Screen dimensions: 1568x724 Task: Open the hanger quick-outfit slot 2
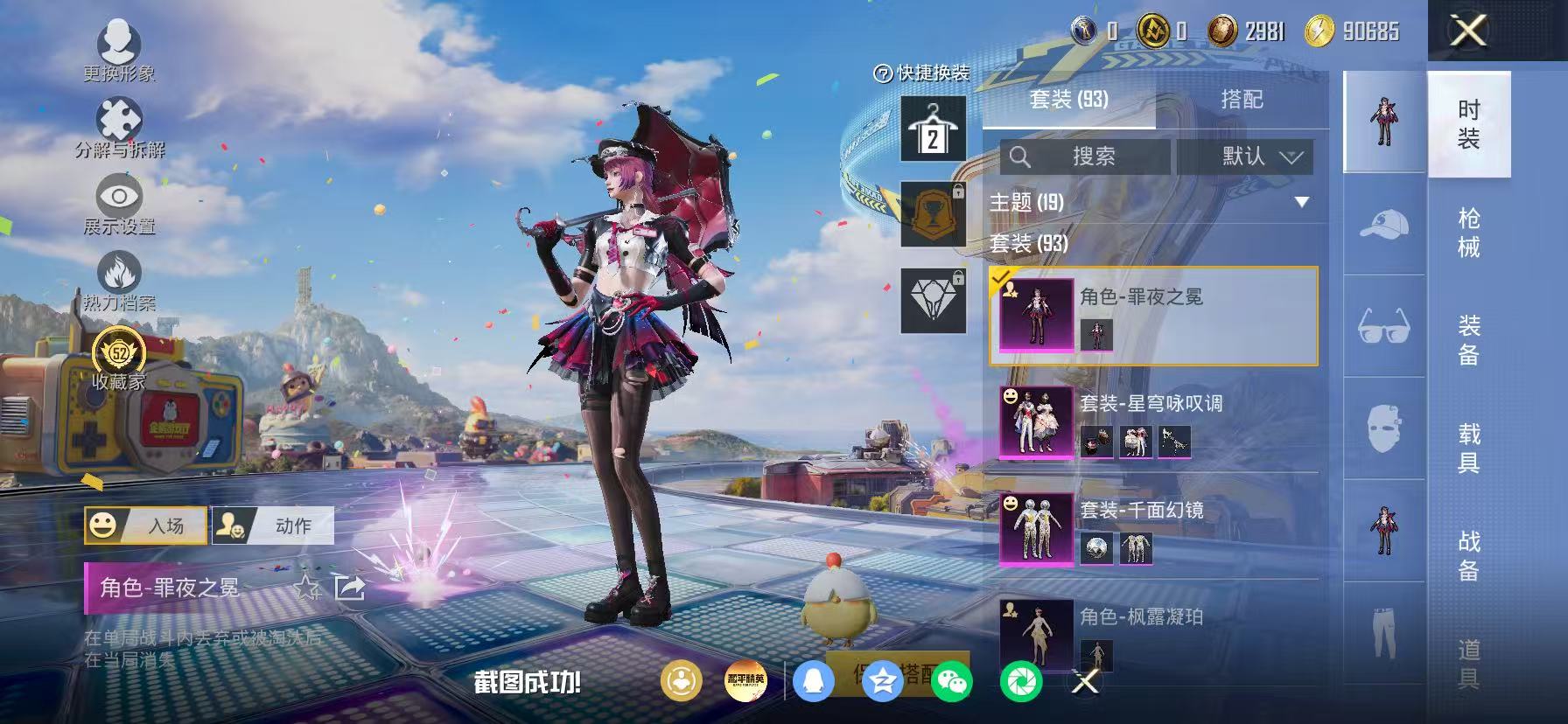[x=934, y=129]
